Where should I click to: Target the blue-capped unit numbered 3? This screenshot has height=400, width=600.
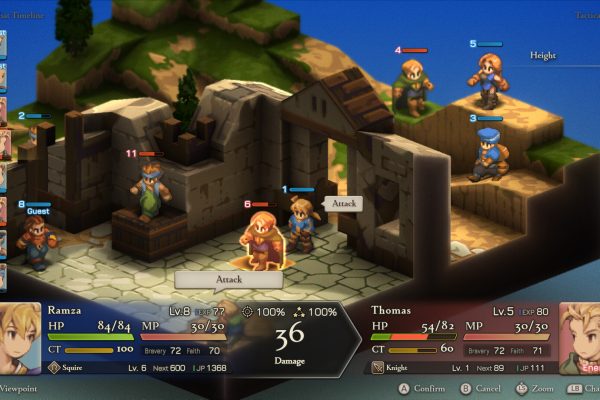coord(487,152)
